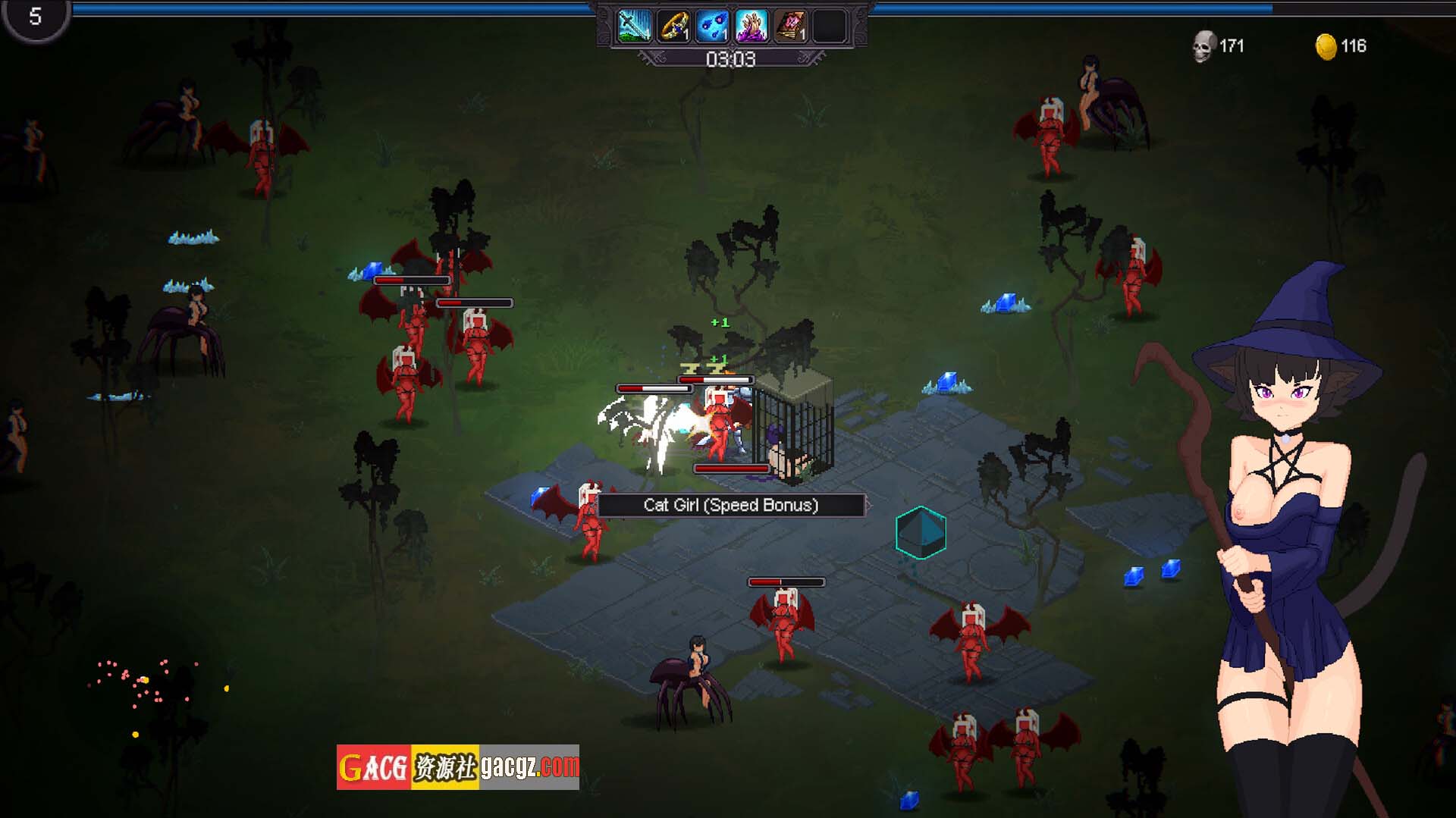Select the purple-sleeved hand skill icon
This screenshot has width=1456, height=818.
pyautogui.click(x=752, y=27)
